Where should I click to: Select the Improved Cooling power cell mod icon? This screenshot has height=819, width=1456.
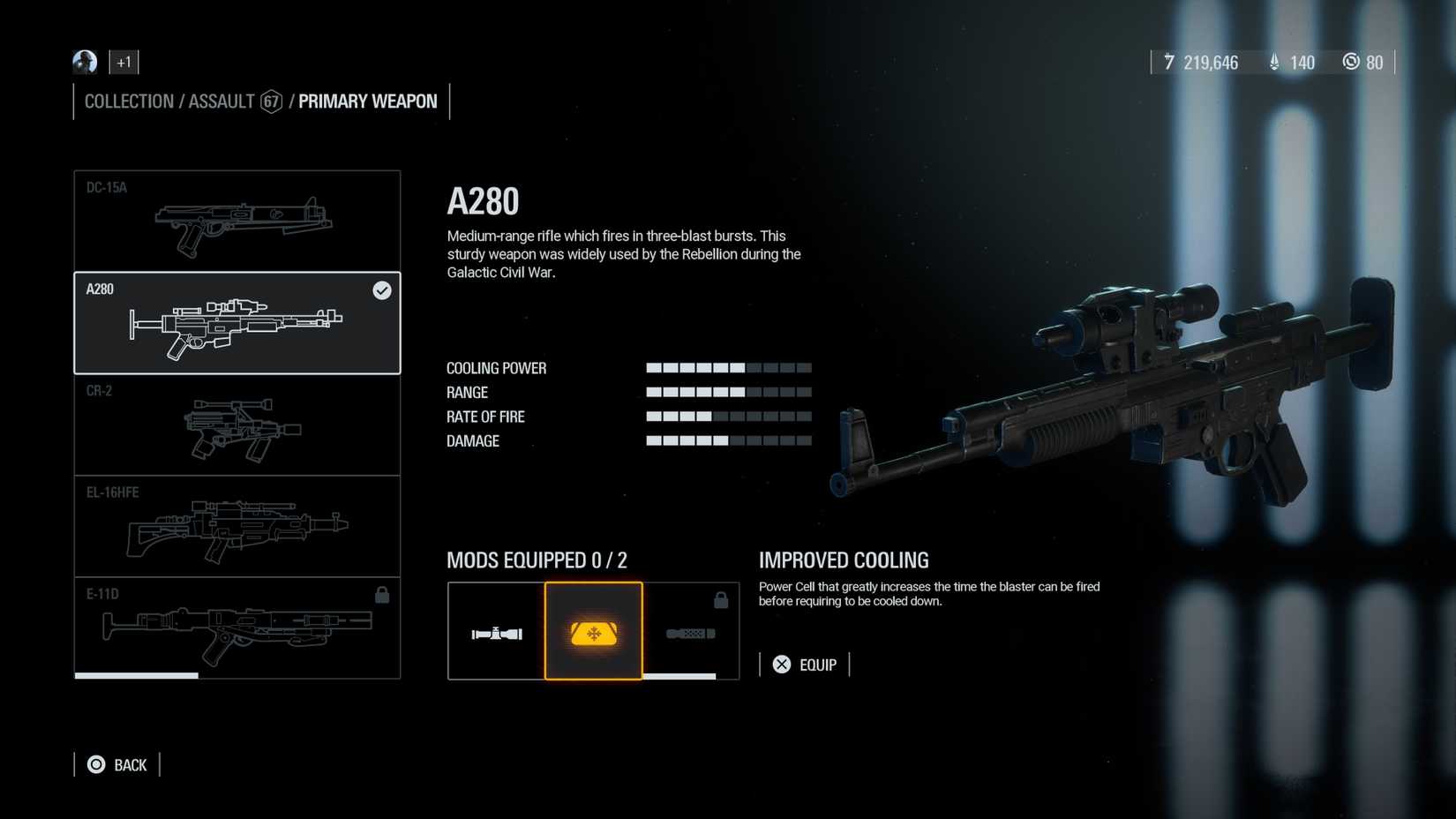(593, 631)
